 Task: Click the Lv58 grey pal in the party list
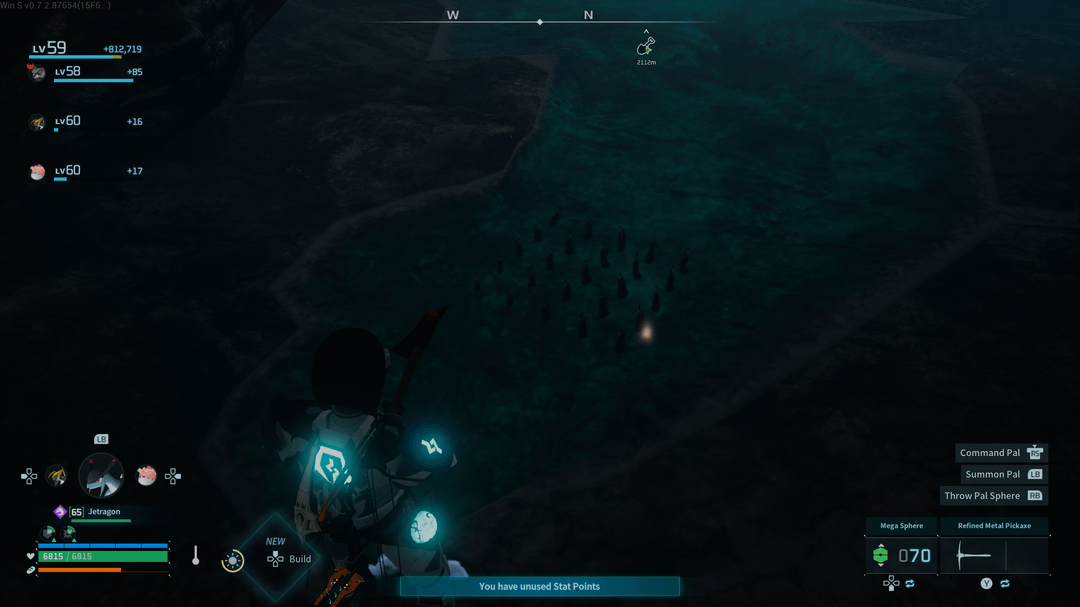click(38, 72)
